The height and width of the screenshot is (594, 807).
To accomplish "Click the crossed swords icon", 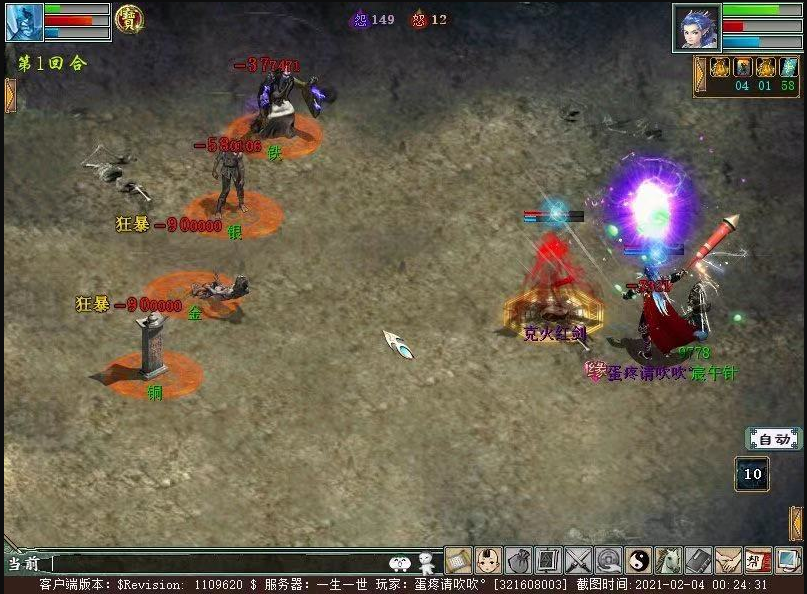I will pyautogui.click(x=578, y=561).
